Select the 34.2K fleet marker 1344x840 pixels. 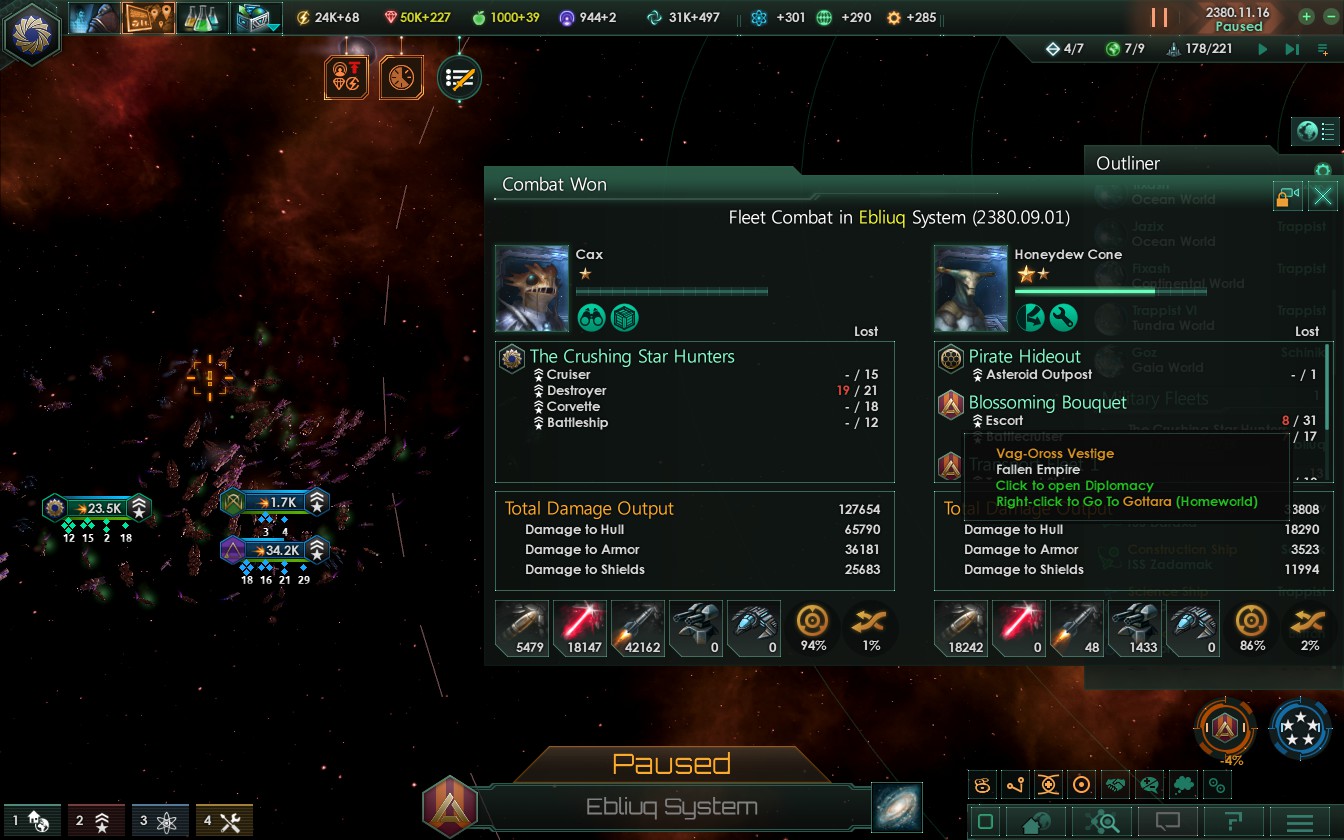coord(276,550)
